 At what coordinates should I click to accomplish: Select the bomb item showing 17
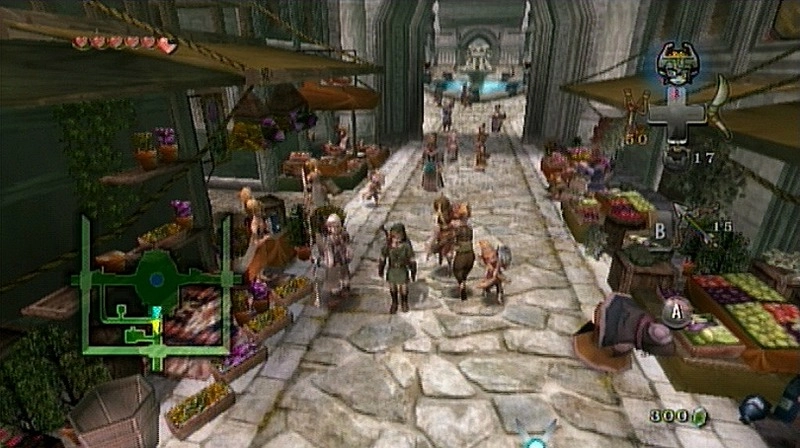coord(677,157)
